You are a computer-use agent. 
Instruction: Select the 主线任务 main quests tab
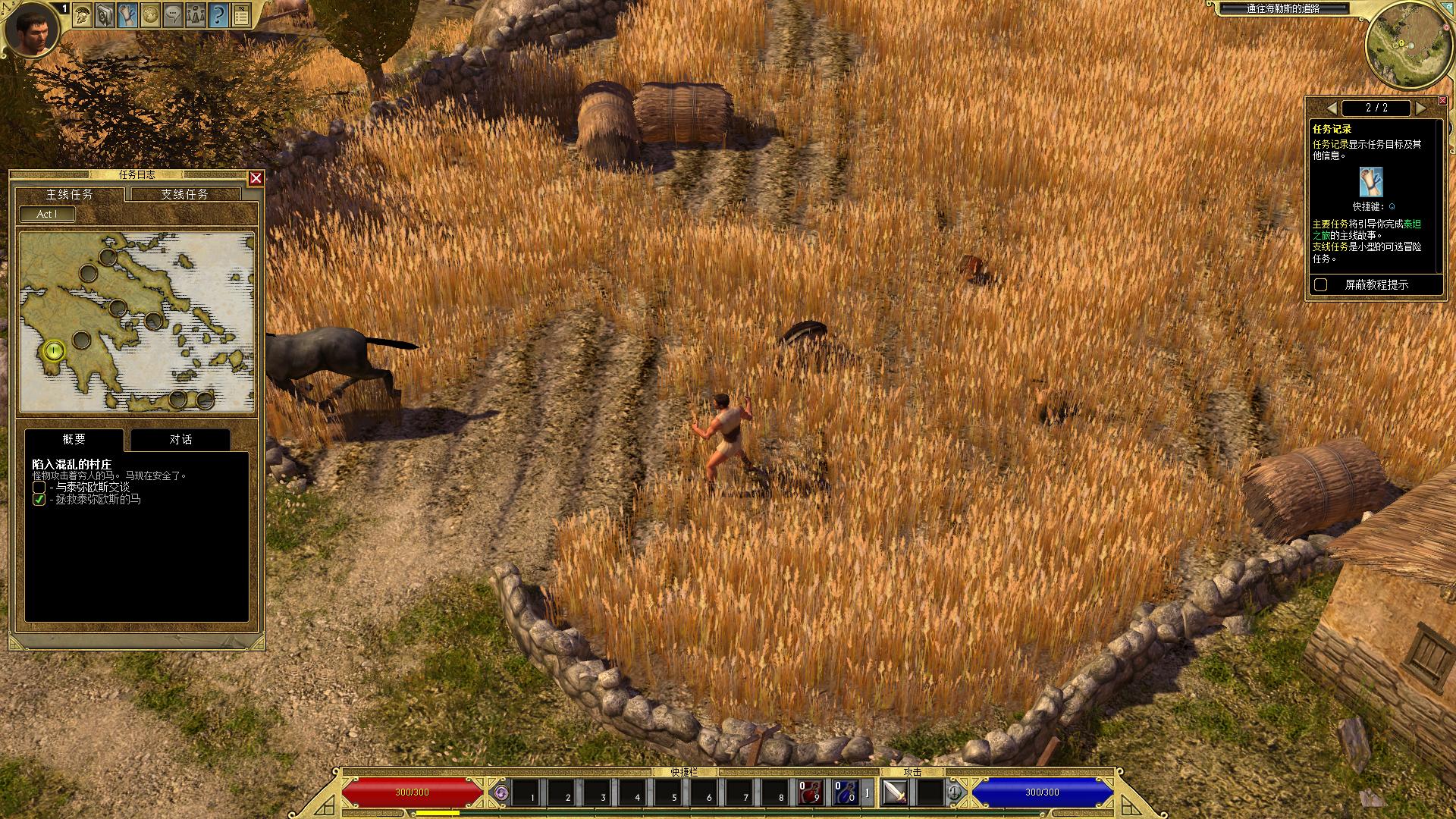(x=70, y=194)
